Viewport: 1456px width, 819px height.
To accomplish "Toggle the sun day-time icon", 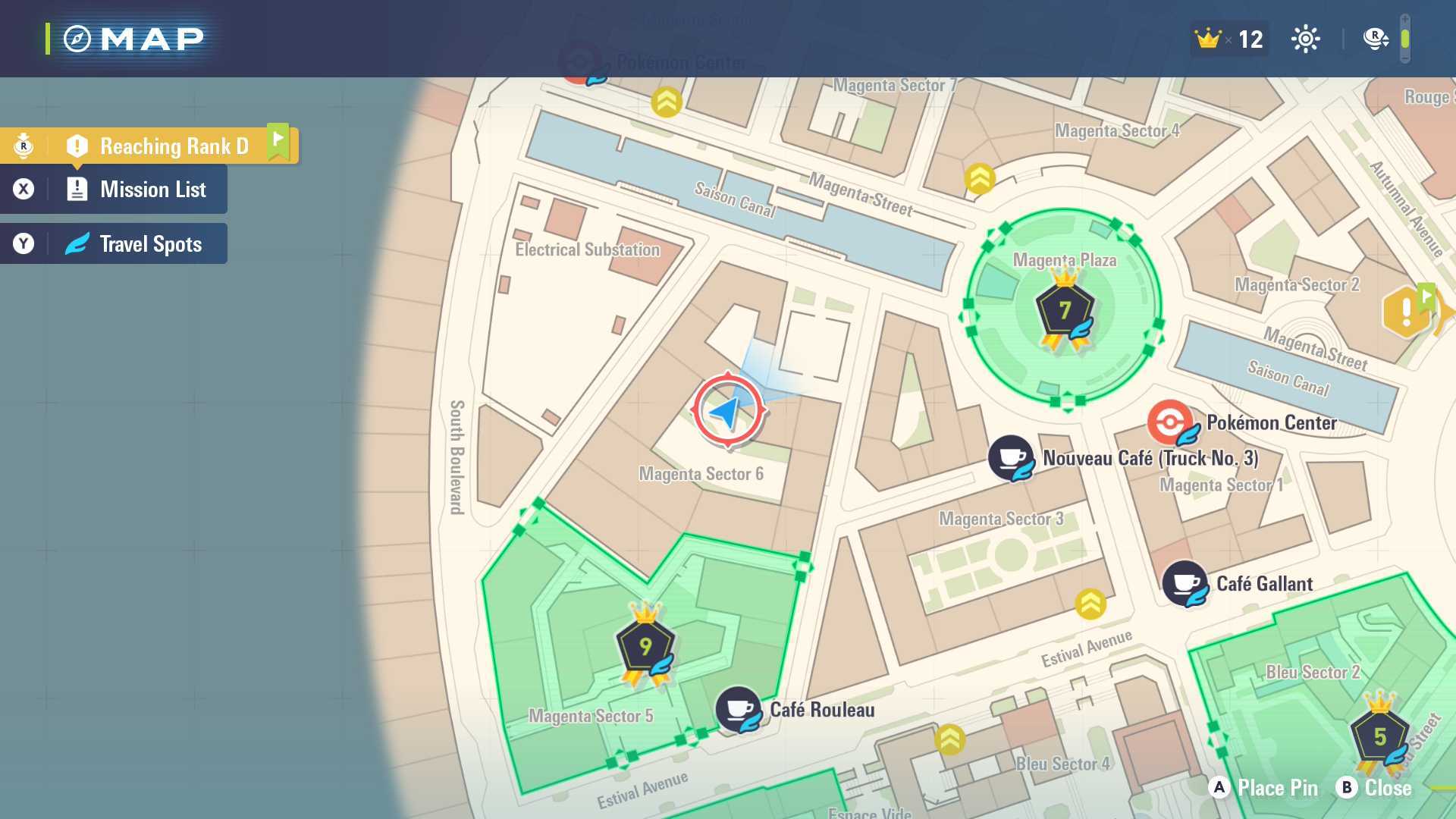I will [1305, 39].
